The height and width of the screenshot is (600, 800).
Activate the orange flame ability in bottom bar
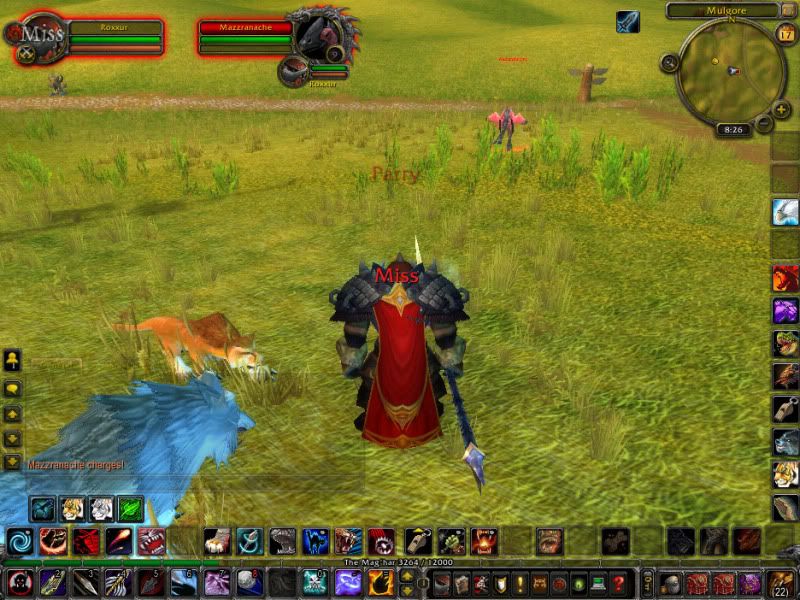(380, 582)
